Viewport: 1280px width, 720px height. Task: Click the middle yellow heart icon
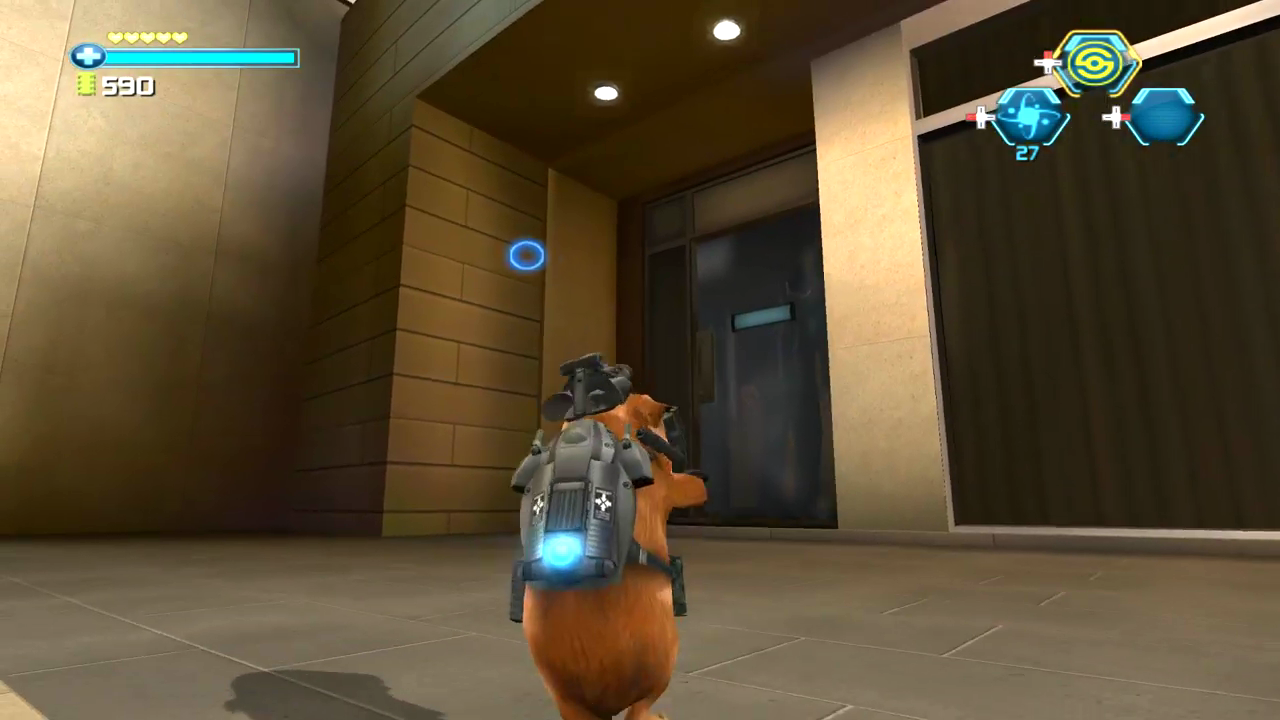[x=147, y=37]
